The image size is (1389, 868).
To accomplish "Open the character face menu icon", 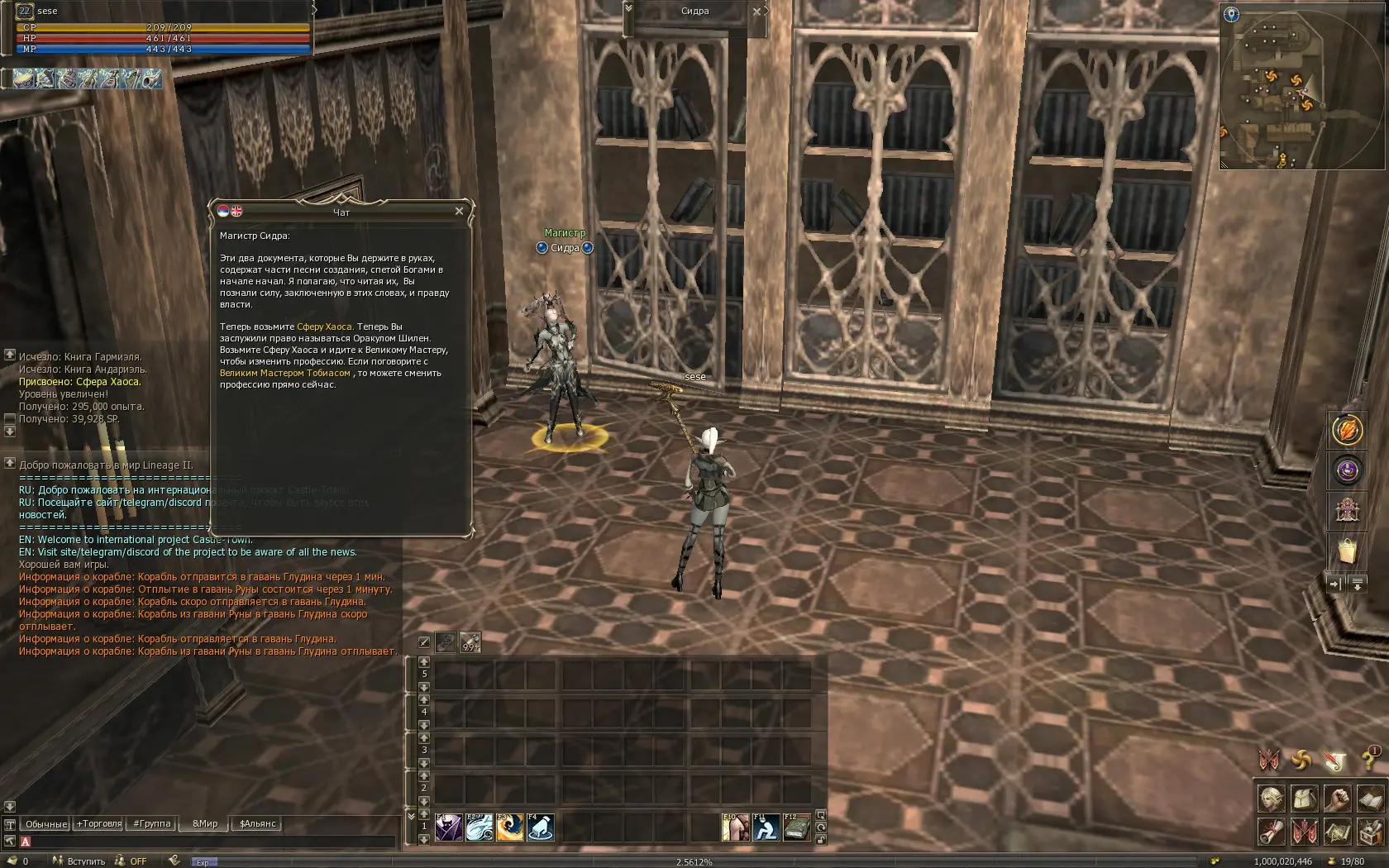I will point(1272,799).
